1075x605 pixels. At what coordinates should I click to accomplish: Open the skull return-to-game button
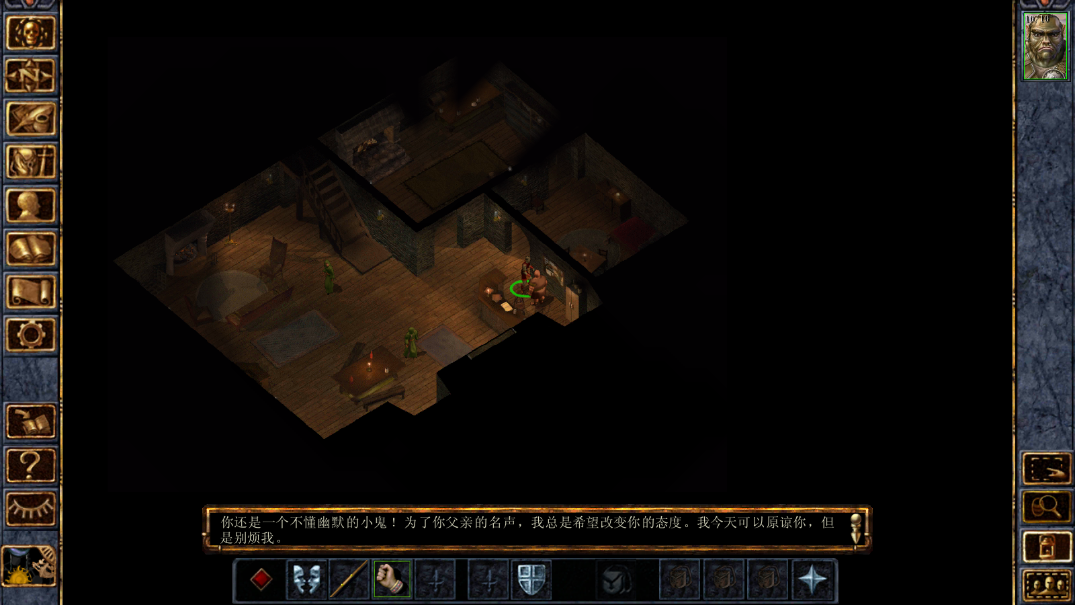click(x=30, y=32)
